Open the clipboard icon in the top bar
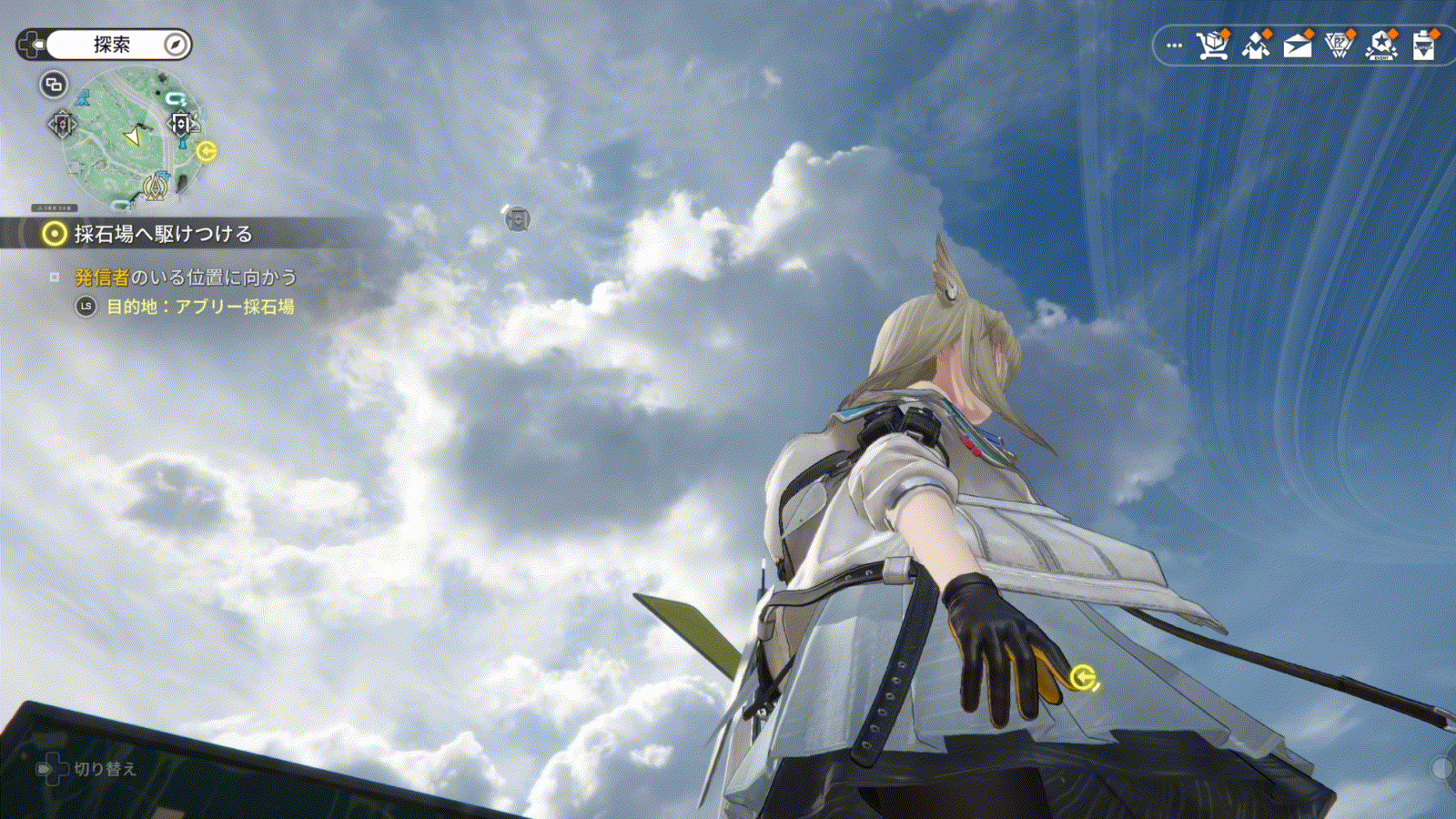This screenshot has height=819, width=1456. [1424, 45]
